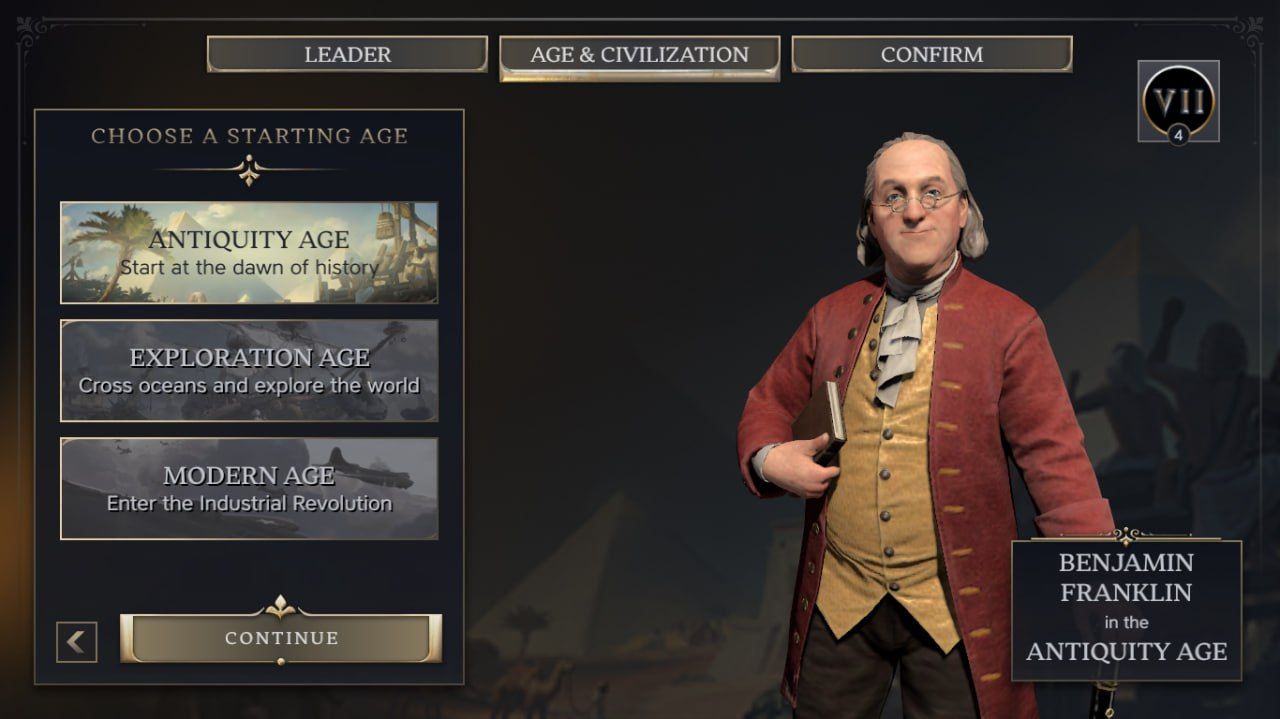
Task: Go to the Confirm tab
Action: [x=931, y=54]
